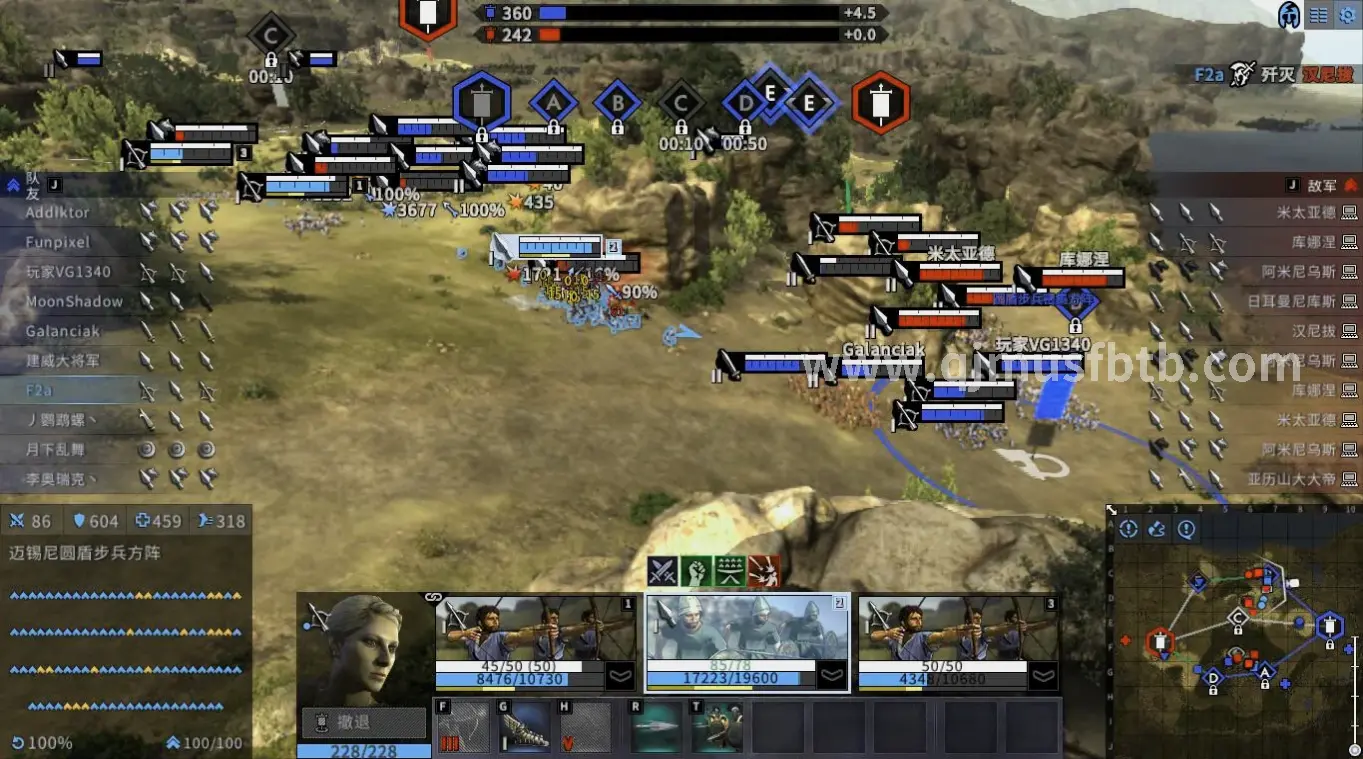Click the minimap attention ping button

pyautogui.click(x=1186, y=529)
